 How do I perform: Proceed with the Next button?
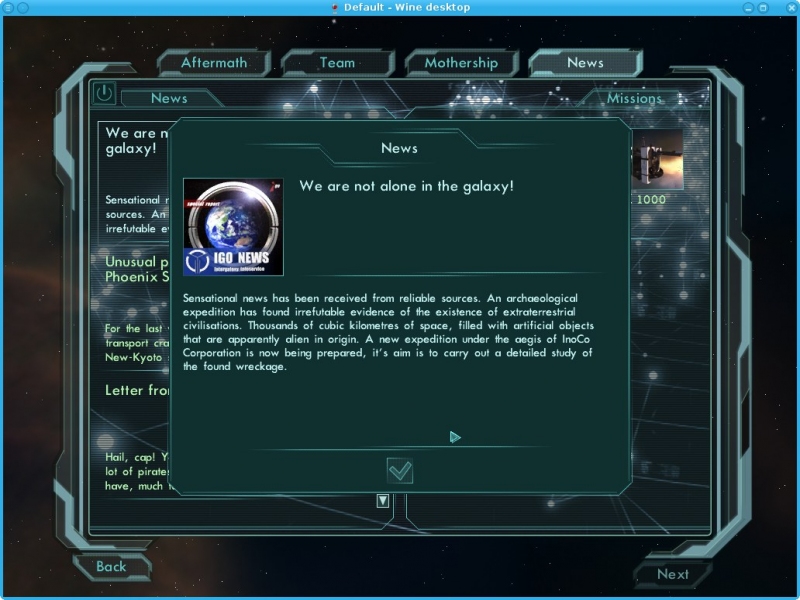click(673, 574)
